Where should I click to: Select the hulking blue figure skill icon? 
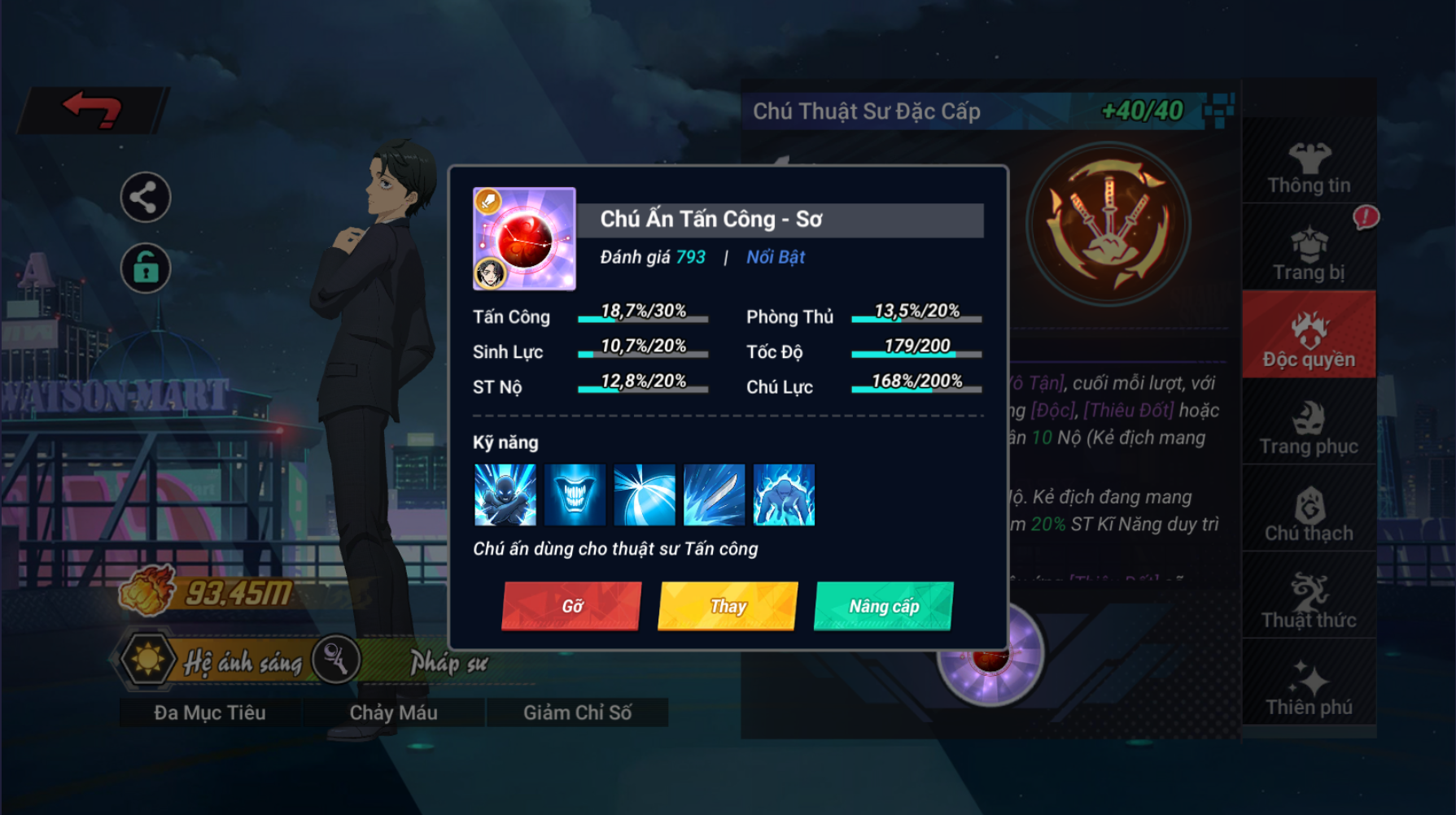pyautogui.click(x=784, y=495)
